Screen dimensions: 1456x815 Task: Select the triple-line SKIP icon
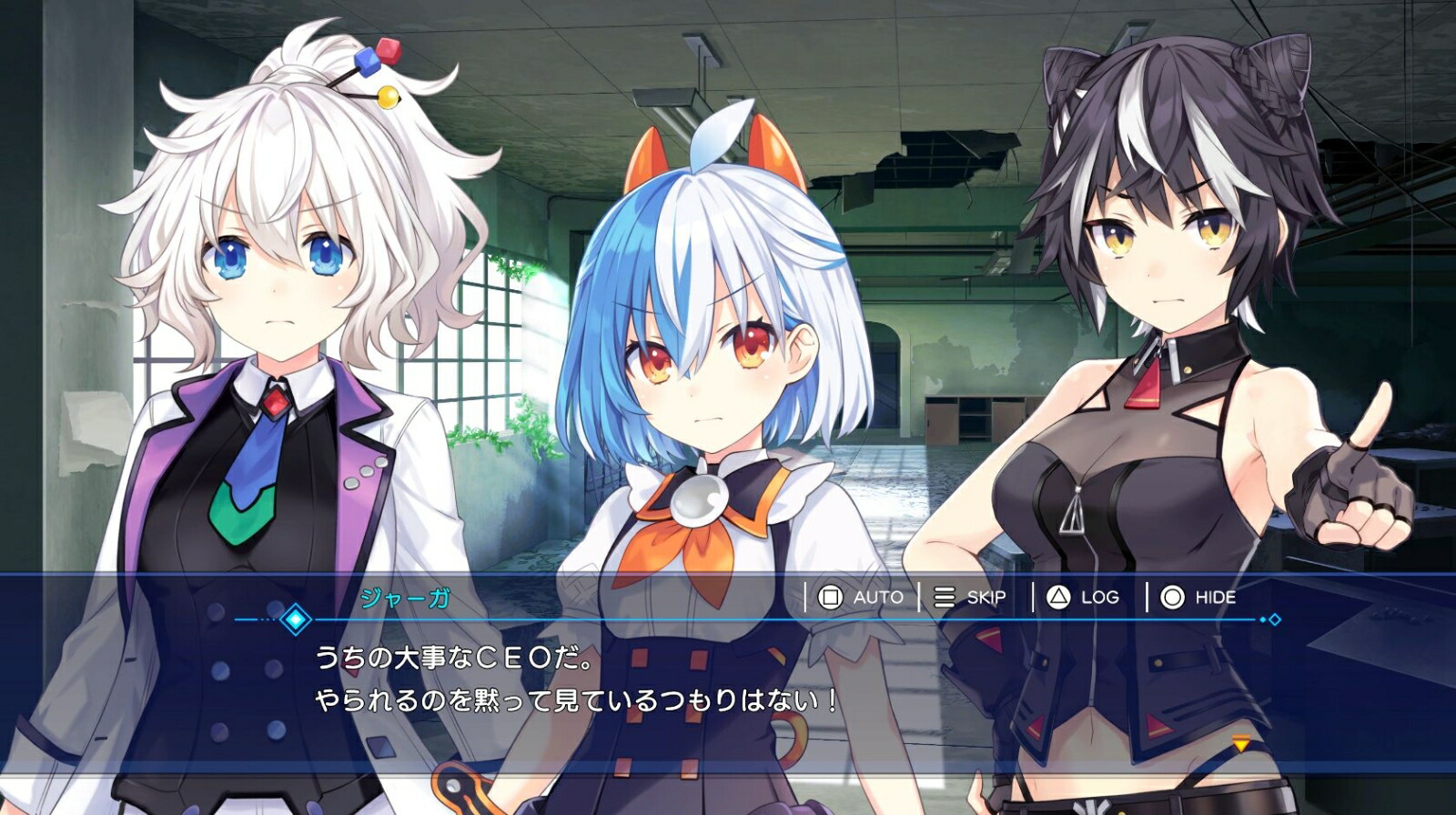[x=944, y=598]
